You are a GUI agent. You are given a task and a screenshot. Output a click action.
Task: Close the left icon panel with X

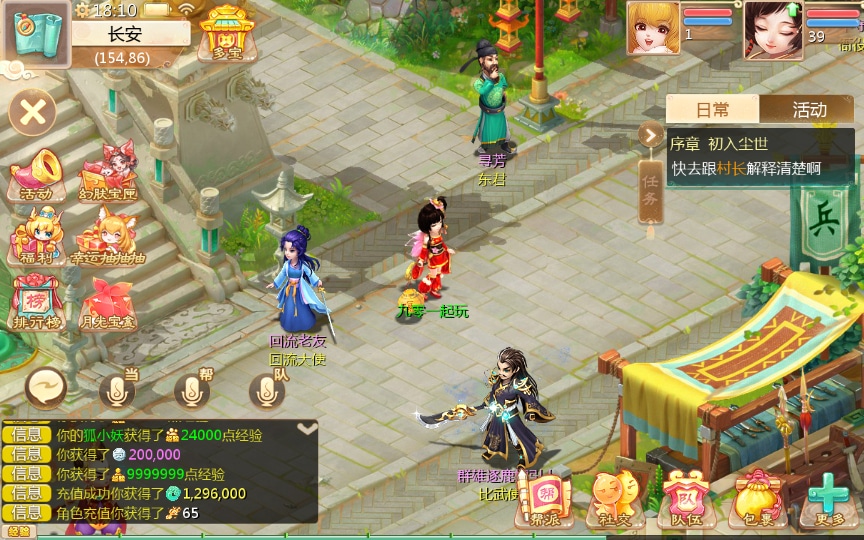pos(32,112)
